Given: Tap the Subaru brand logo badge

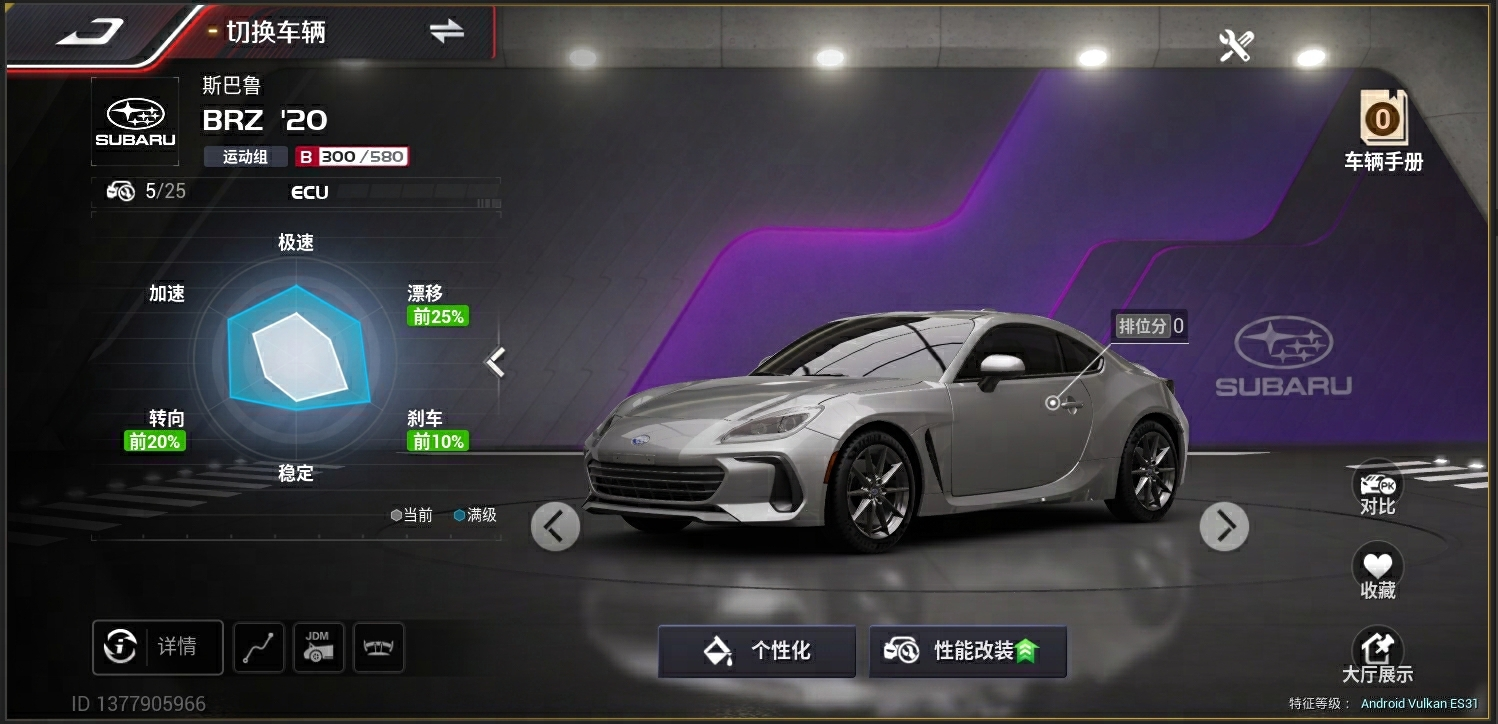Looking at the screenshot, I should tap(135, 122).
